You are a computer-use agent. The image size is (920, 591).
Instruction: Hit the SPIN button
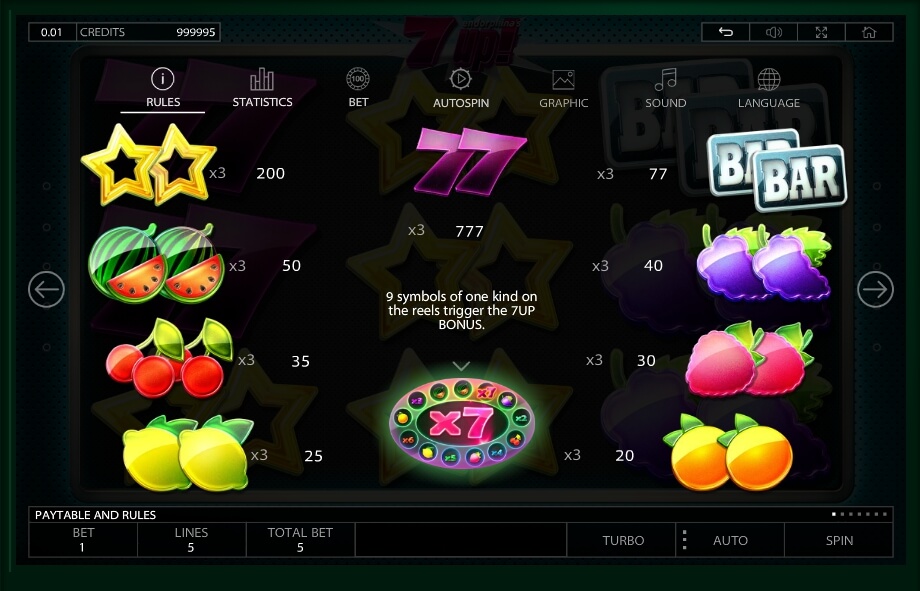pos(839,540)
